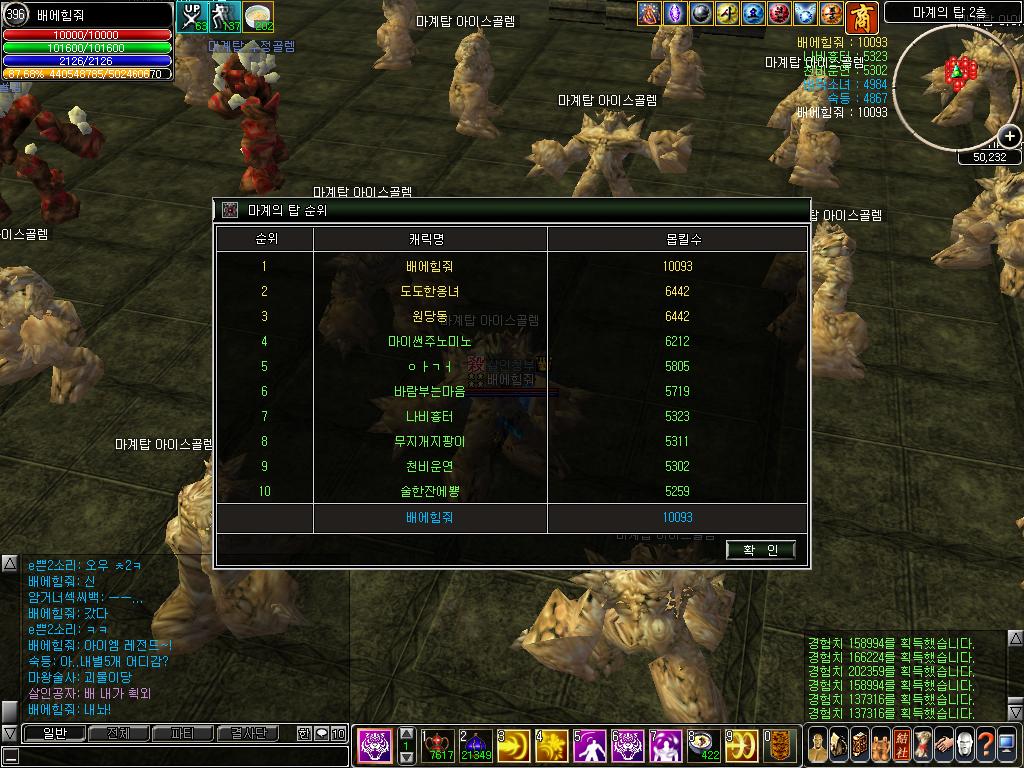The image size is (1024, 768).
Task: Confirm the tower ranking with 확인
Action: coord(761,550)
